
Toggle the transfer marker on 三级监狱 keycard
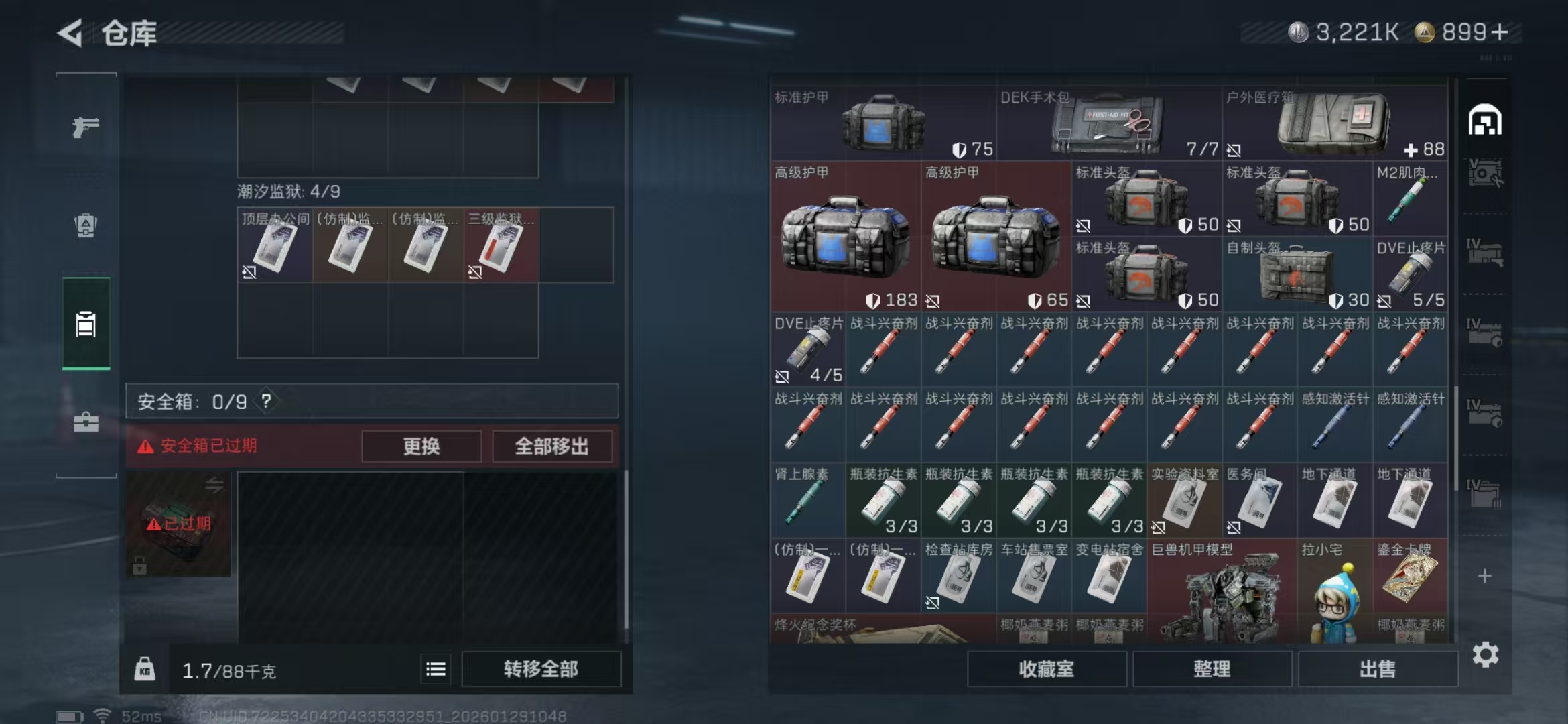(476, 273)
